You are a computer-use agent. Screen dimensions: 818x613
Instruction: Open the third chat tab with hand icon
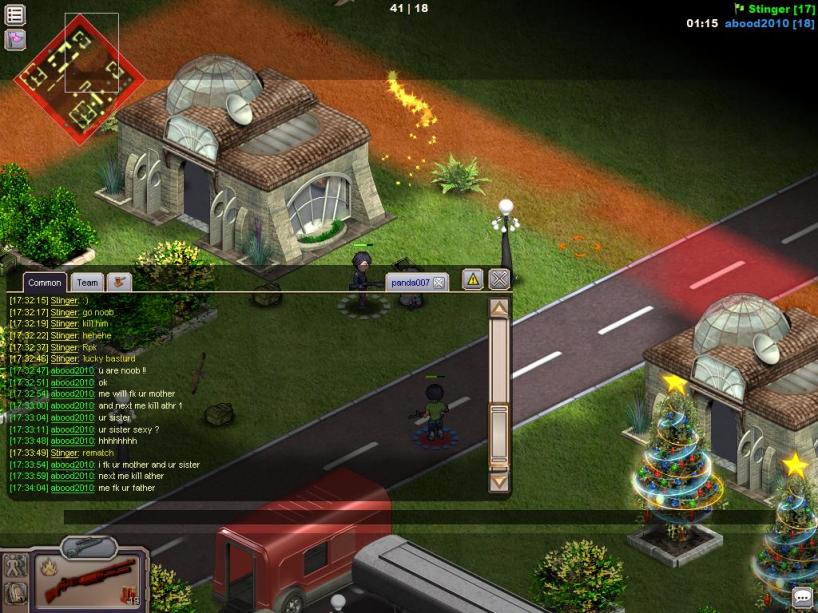tap(120, 283)
